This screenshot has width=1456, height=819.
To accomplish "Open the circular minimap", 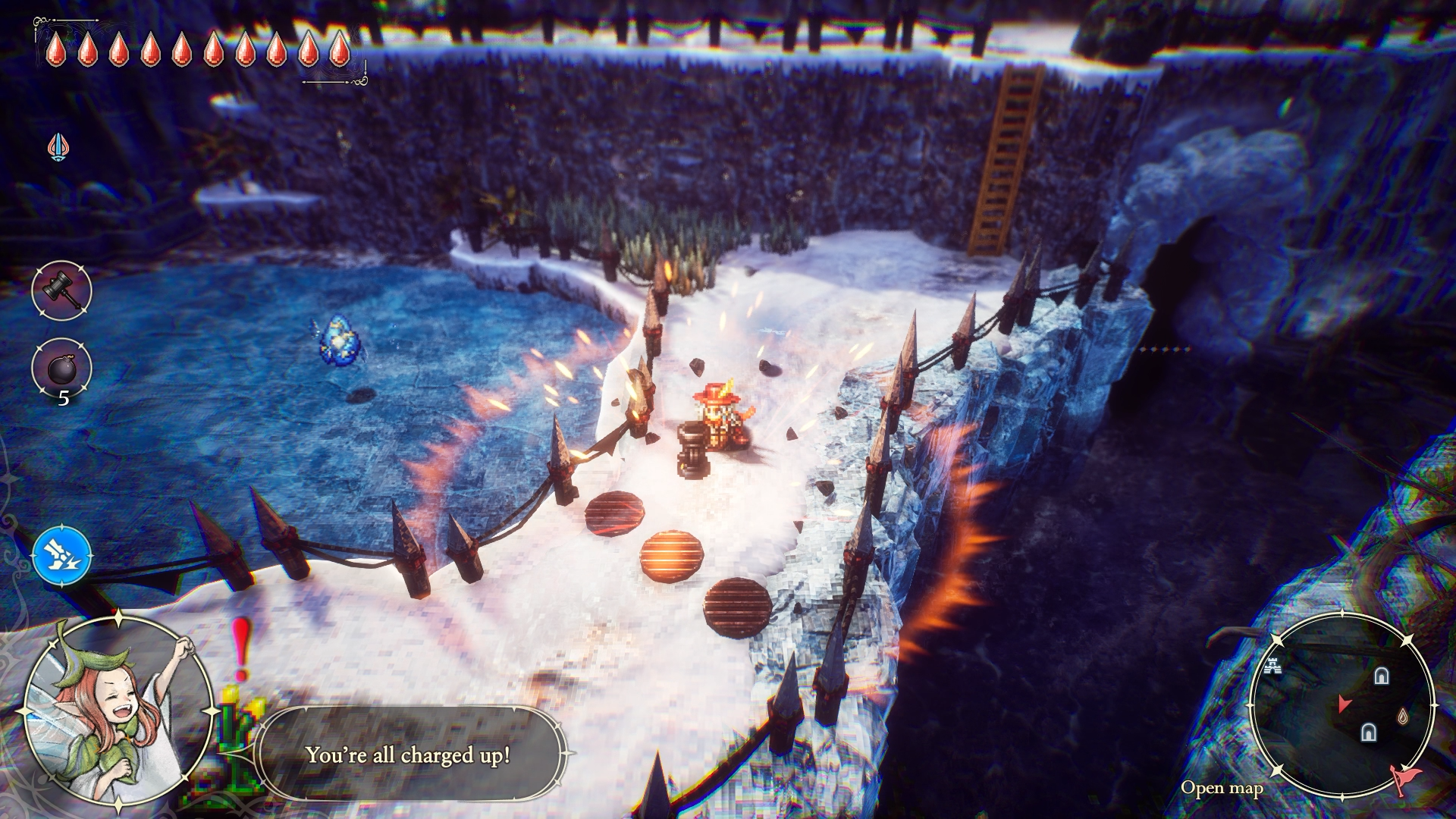I will pos(1341,704).
